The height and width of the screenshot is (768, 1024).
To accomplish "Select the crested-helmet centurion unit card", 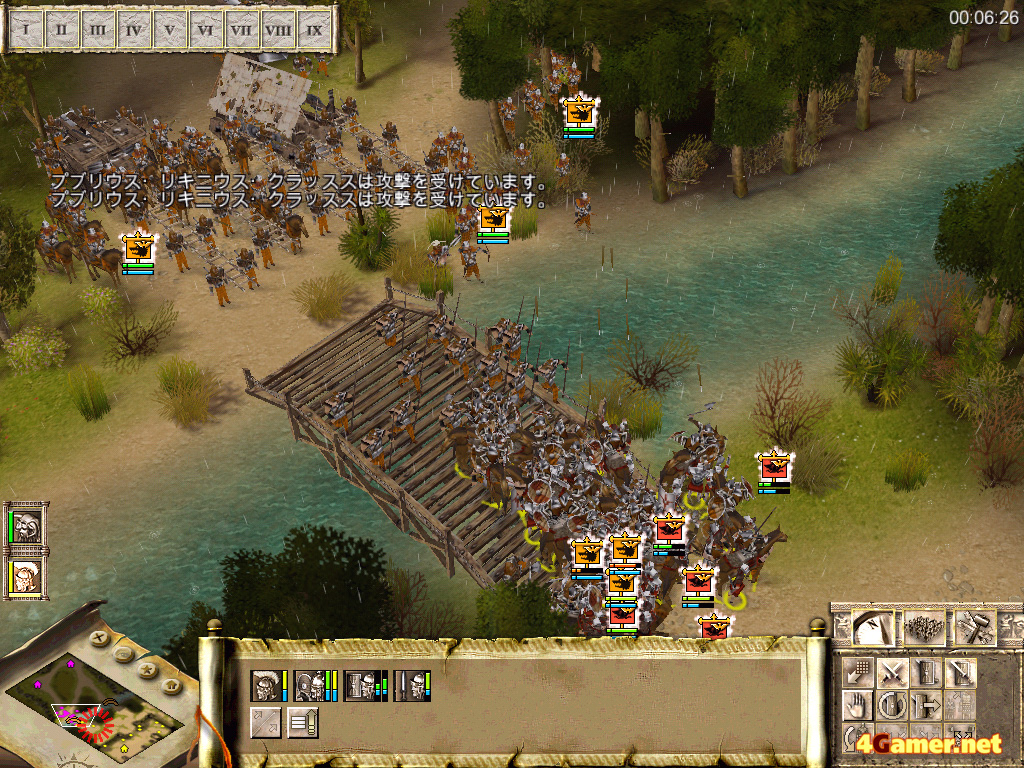I will (266, 685).
